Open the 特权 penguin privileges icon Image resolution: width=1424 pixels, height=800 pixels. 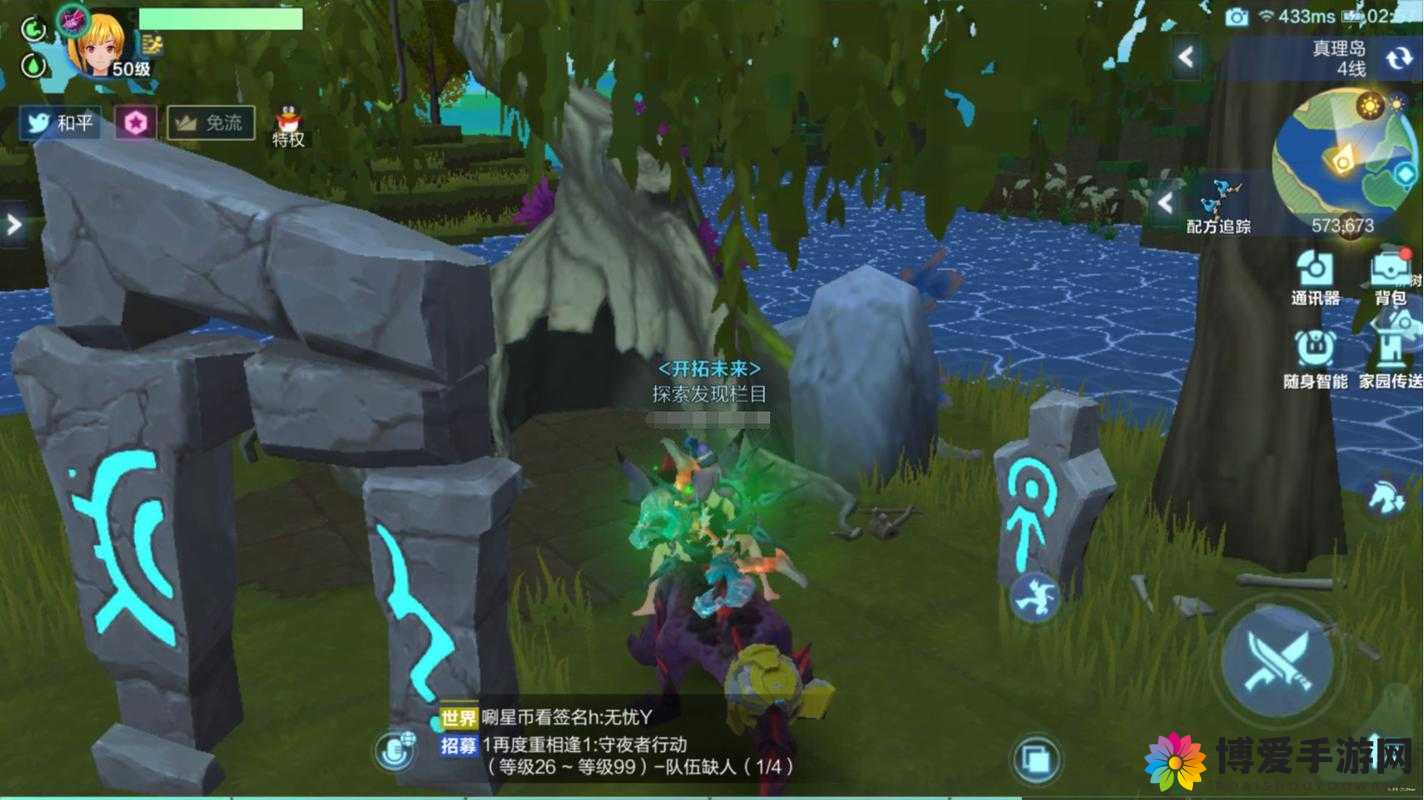click(288, 127)
